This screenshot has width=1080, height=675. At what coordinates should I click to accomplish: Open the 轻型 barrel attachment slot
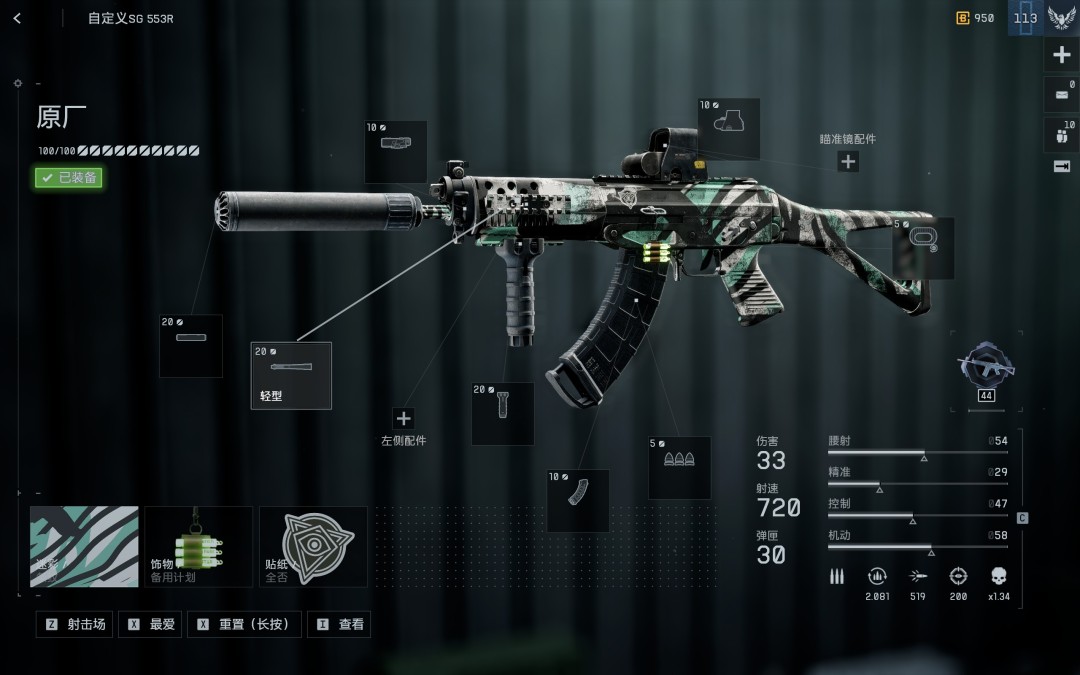pyautogui.click(x=291, y=375)
